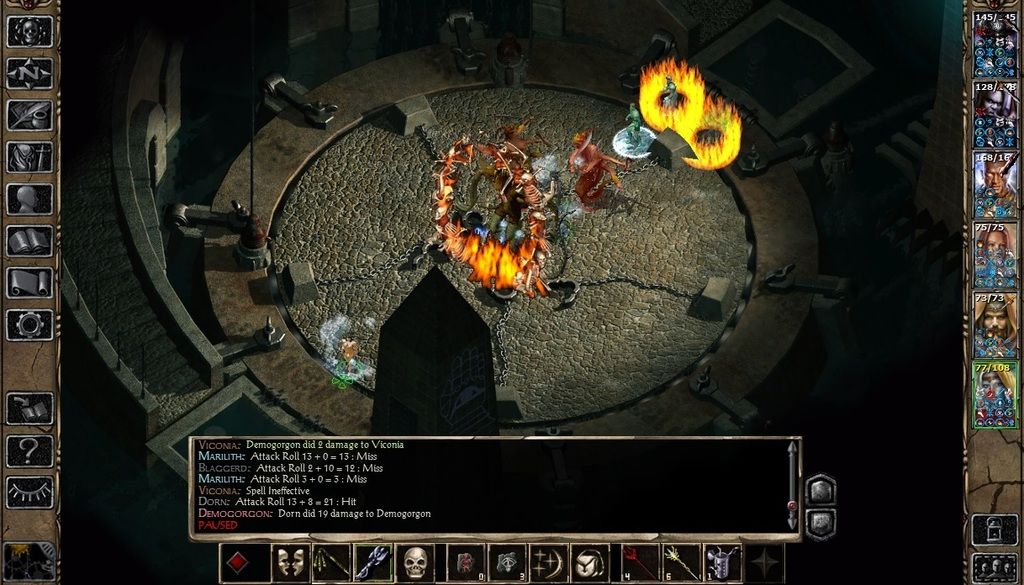Open the mage spellbook icon

[x=30, y=241]
